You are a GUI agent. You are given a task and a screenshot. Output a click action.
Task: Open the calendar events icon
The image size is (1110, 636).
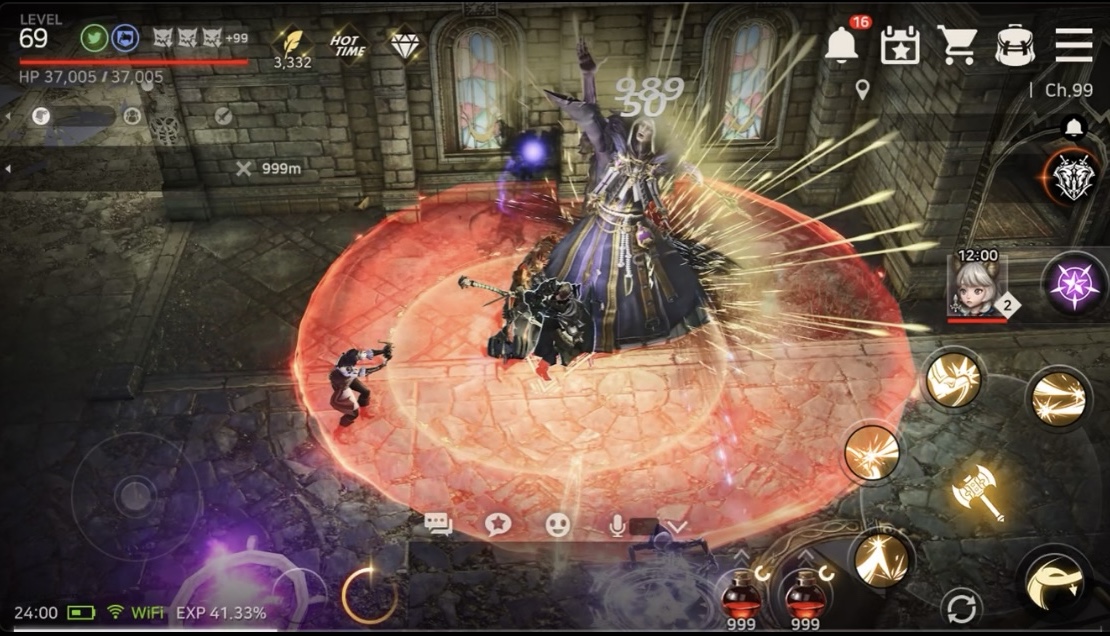pyautogui.click(x=899, y=46)
